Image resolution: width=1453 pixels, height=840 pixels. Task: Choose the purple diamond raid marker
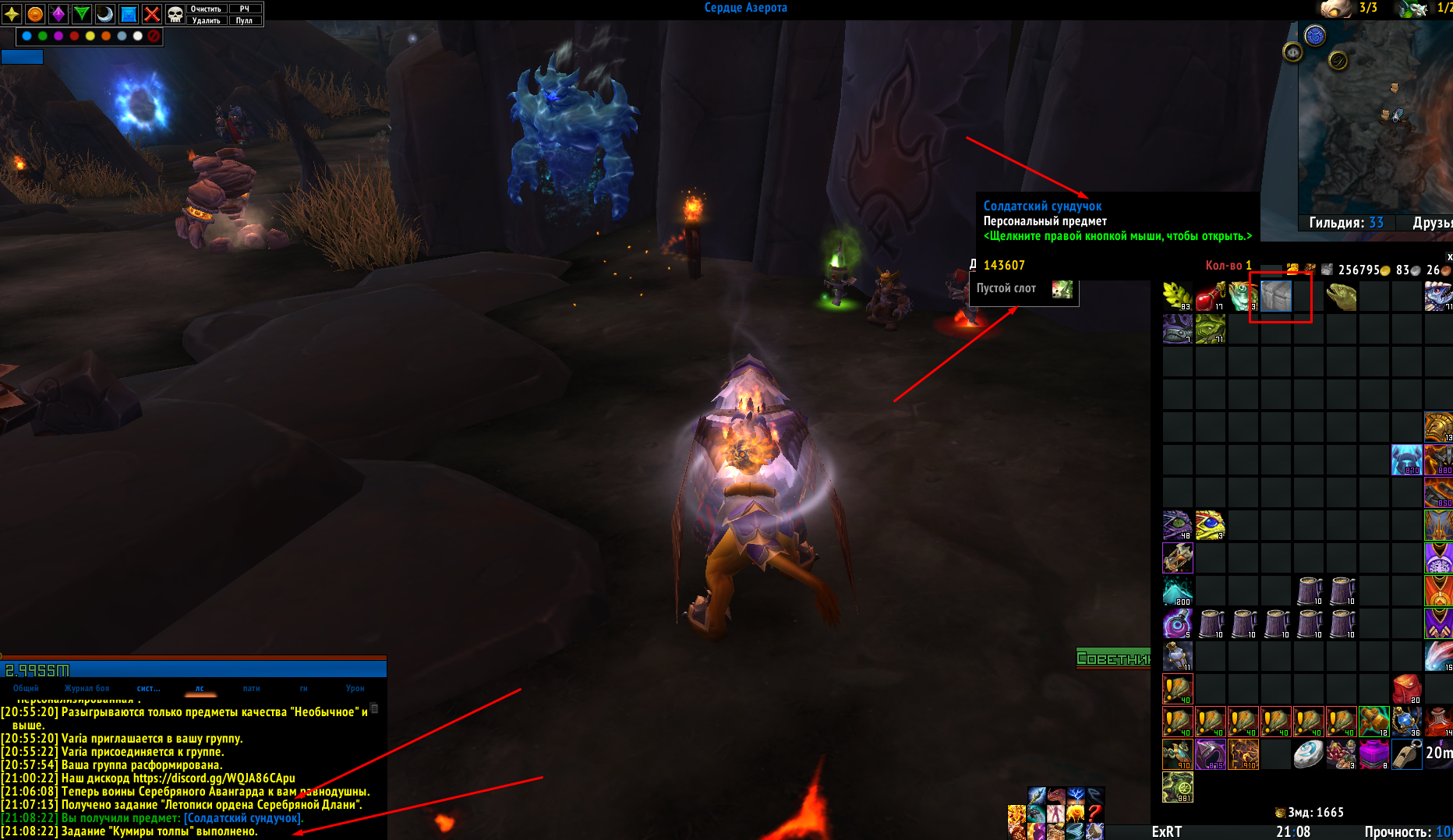coord(58,14)
